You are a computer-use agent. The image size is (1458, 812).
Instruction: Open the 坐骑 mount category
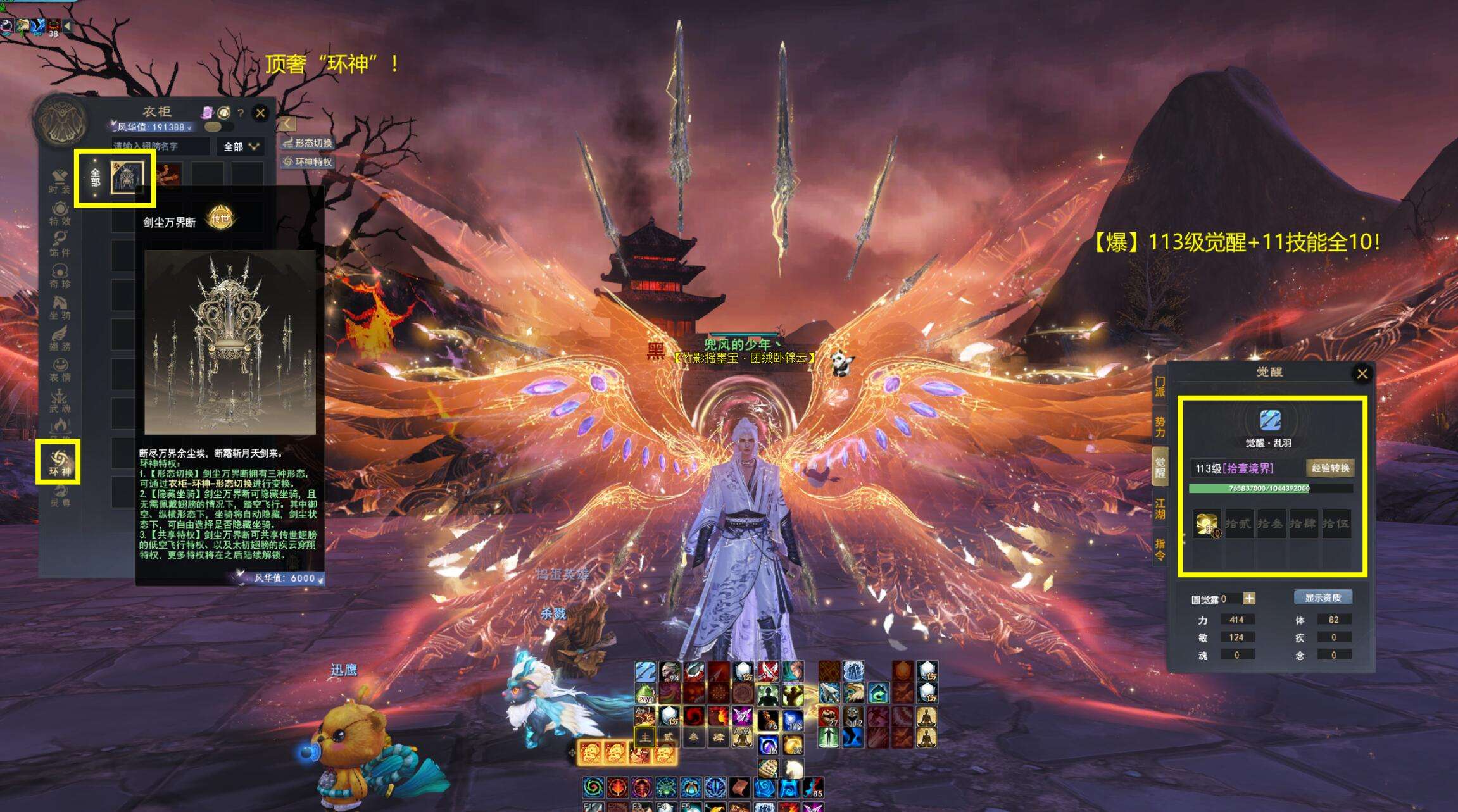[x=60, y=308]
